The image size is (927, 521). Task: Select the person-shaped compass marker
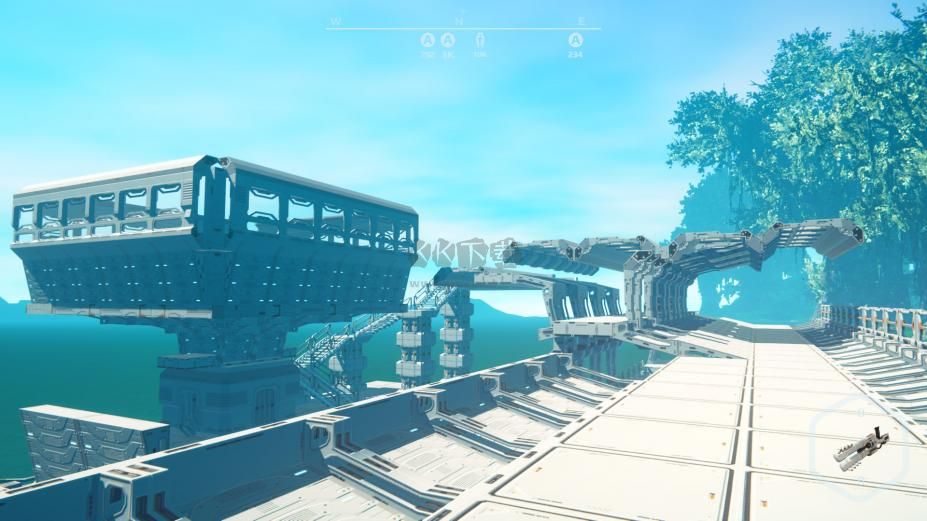pyautogui.click(x=480, y=40)
